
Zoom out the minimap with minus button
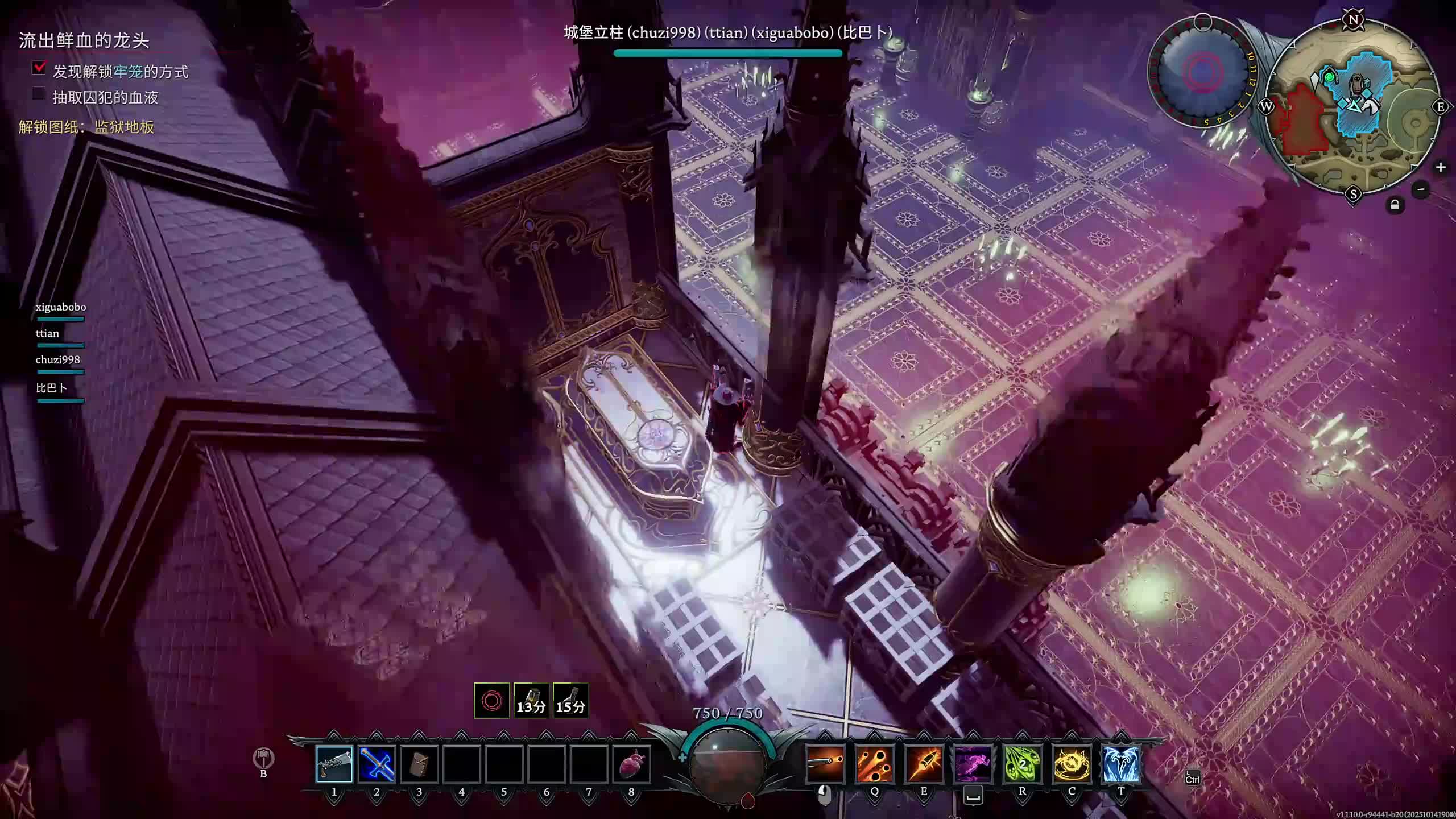tap(1421, 189)
